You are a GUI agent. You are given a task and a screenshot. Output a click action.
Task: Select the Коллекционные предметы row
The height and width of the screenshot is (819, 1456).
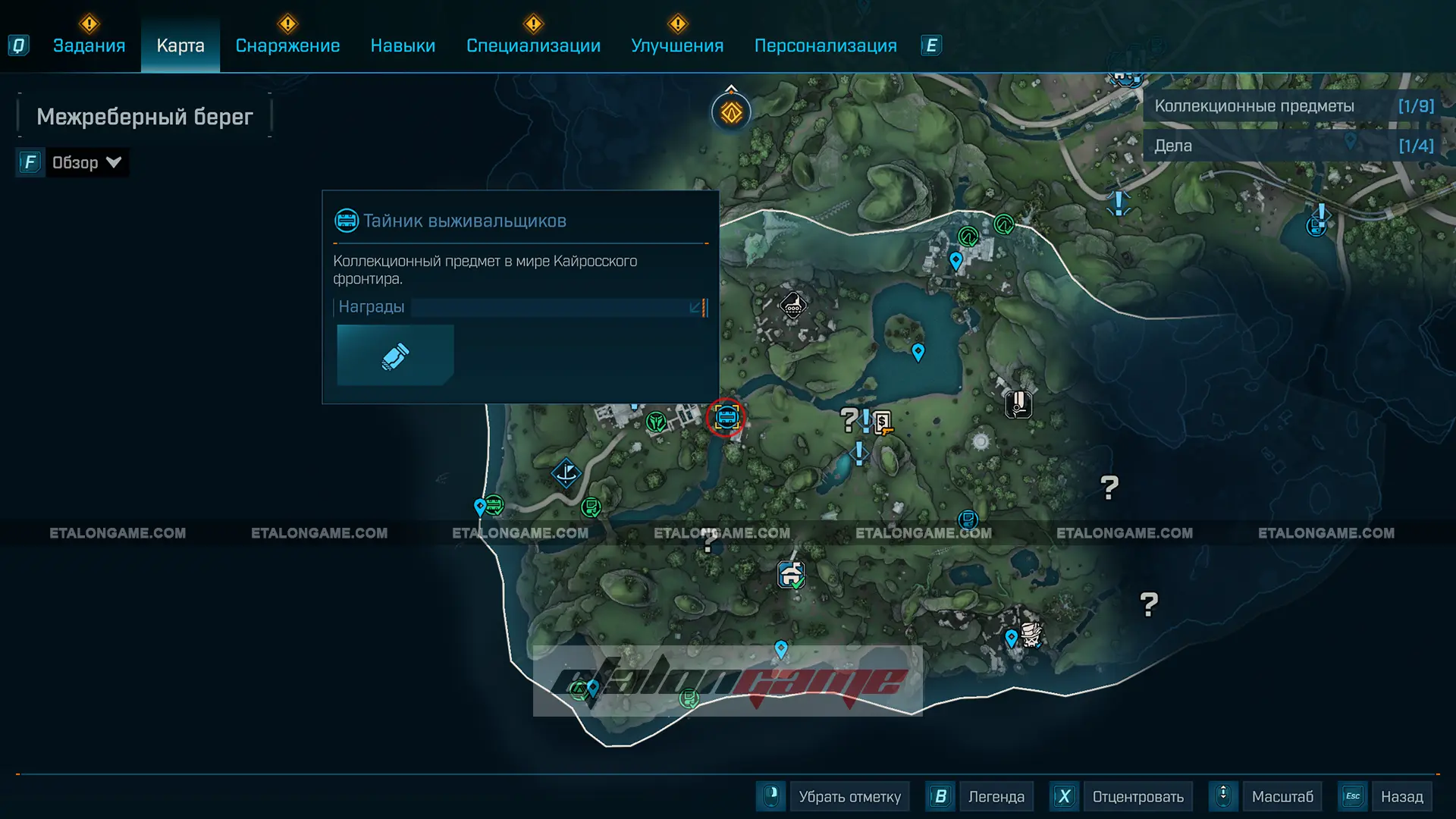coord(1293,106)
